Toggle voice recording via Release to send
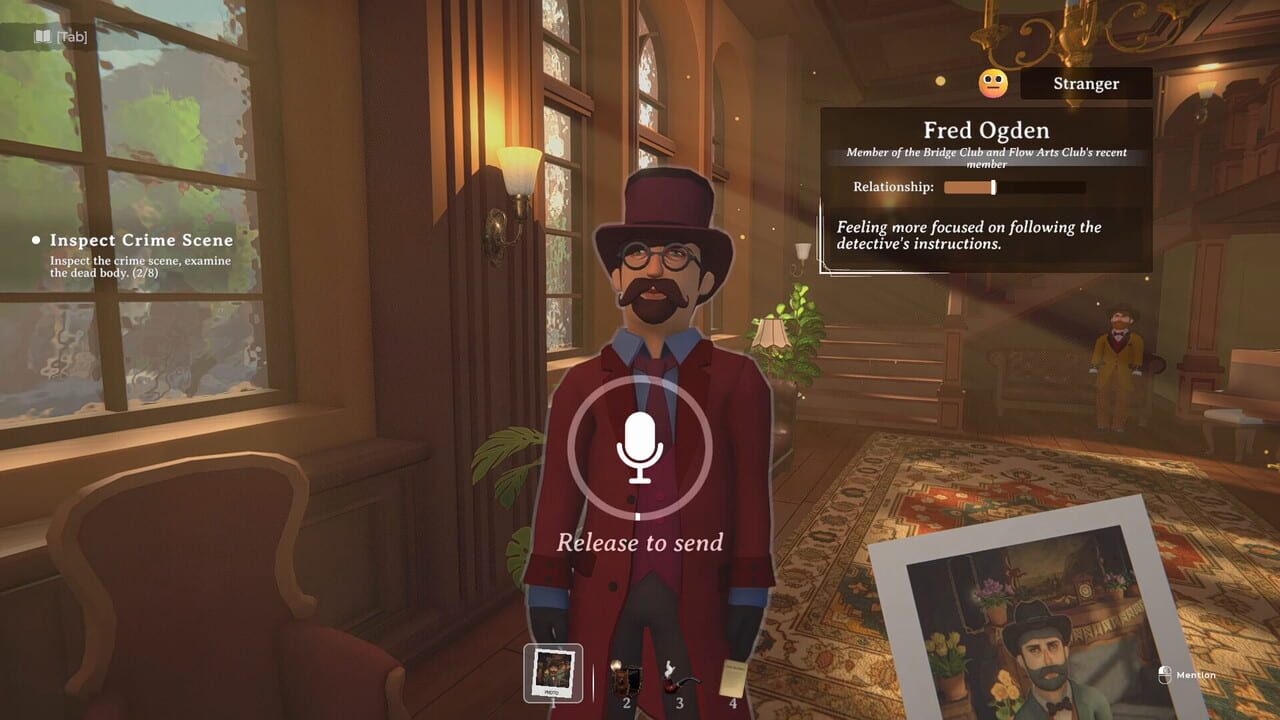 (x=640, y=450)
